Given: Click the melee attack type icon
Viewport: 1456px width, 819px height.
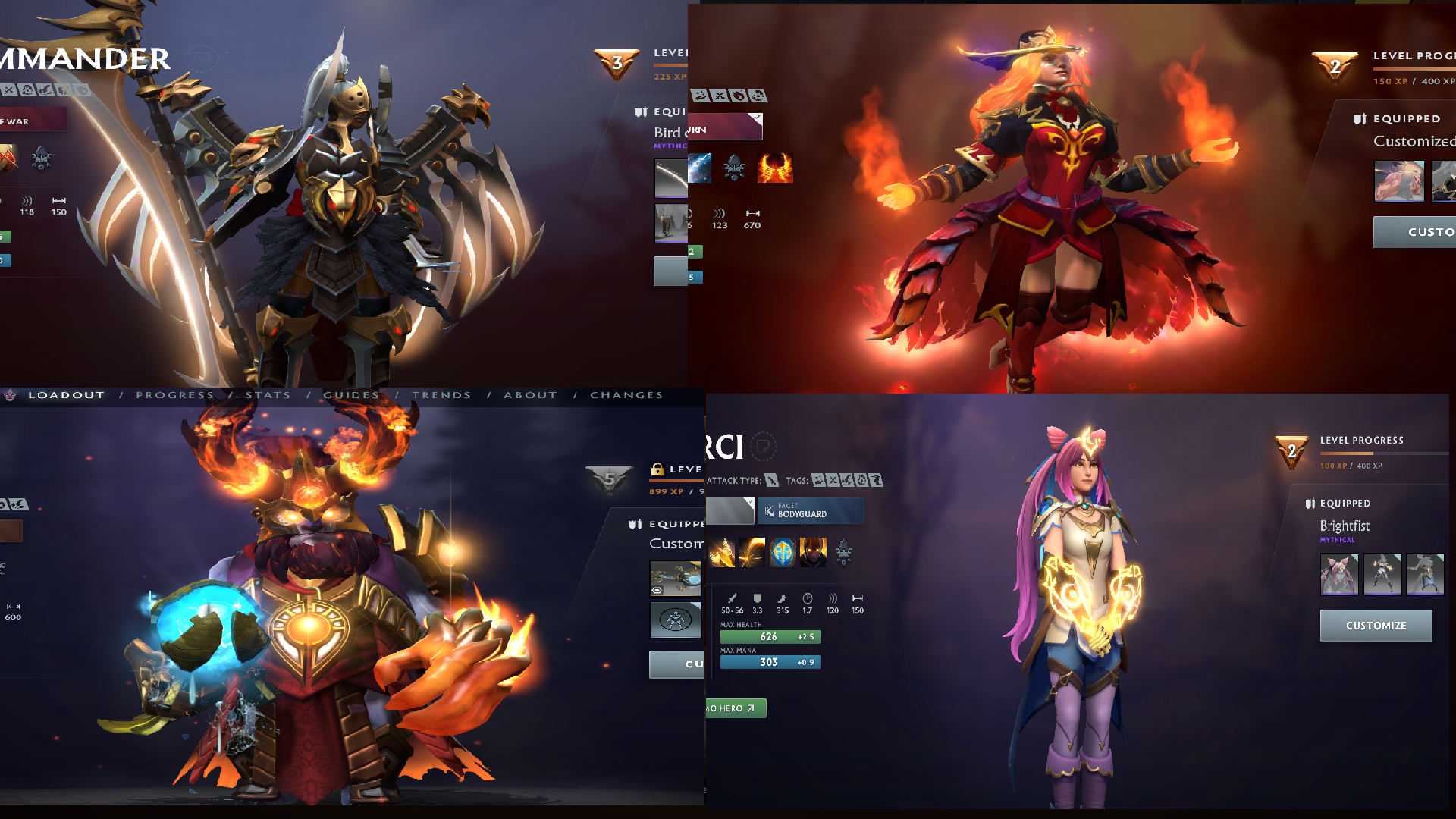Looking at the screenshot, I should [770, 480].
